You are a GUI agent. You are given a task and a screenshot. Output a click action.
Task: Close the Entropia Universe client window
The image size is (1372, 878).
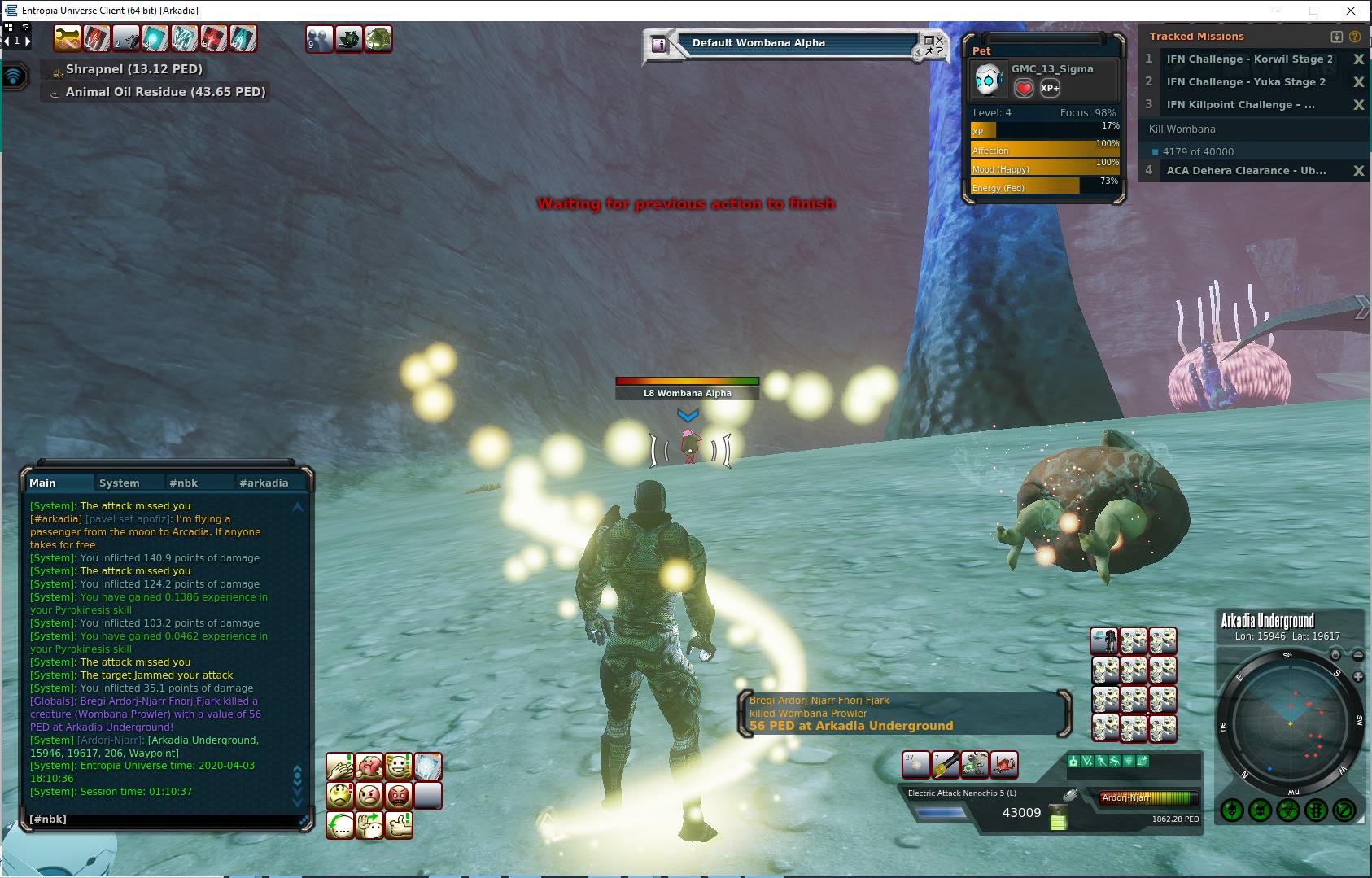(x=1352, y=11)
